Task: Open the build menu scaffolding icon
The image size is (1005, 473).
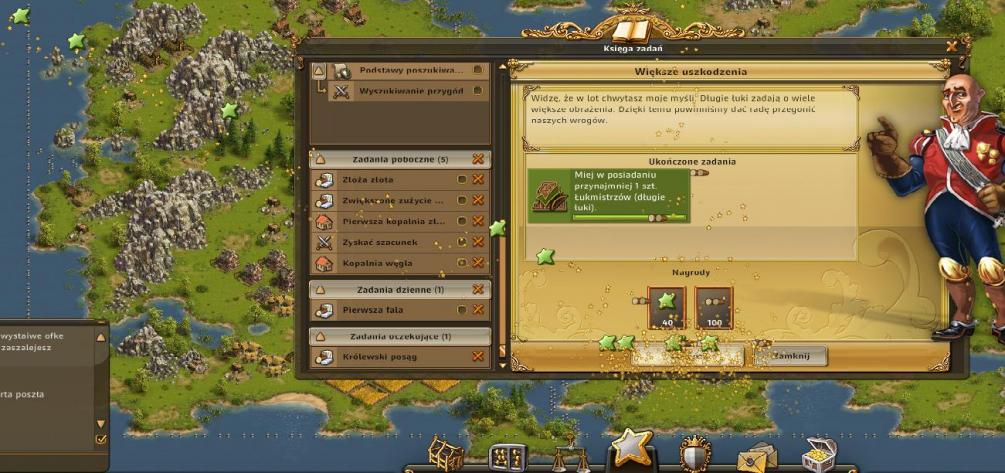Action: [x=446, y=454]
